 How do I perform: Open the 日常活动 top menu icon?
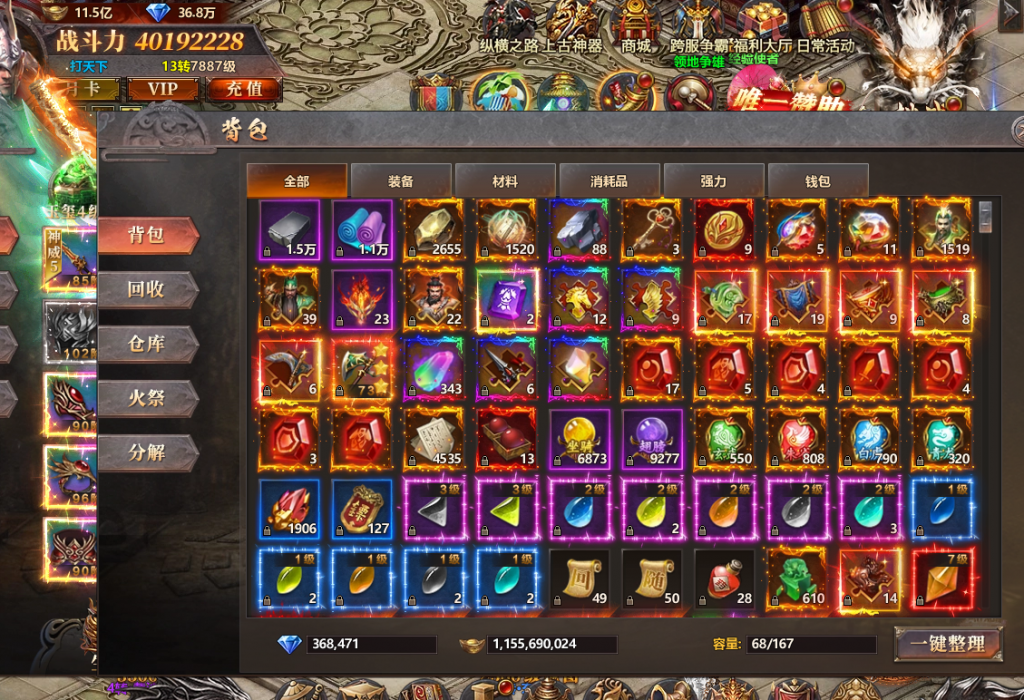(x=825, y=28)
